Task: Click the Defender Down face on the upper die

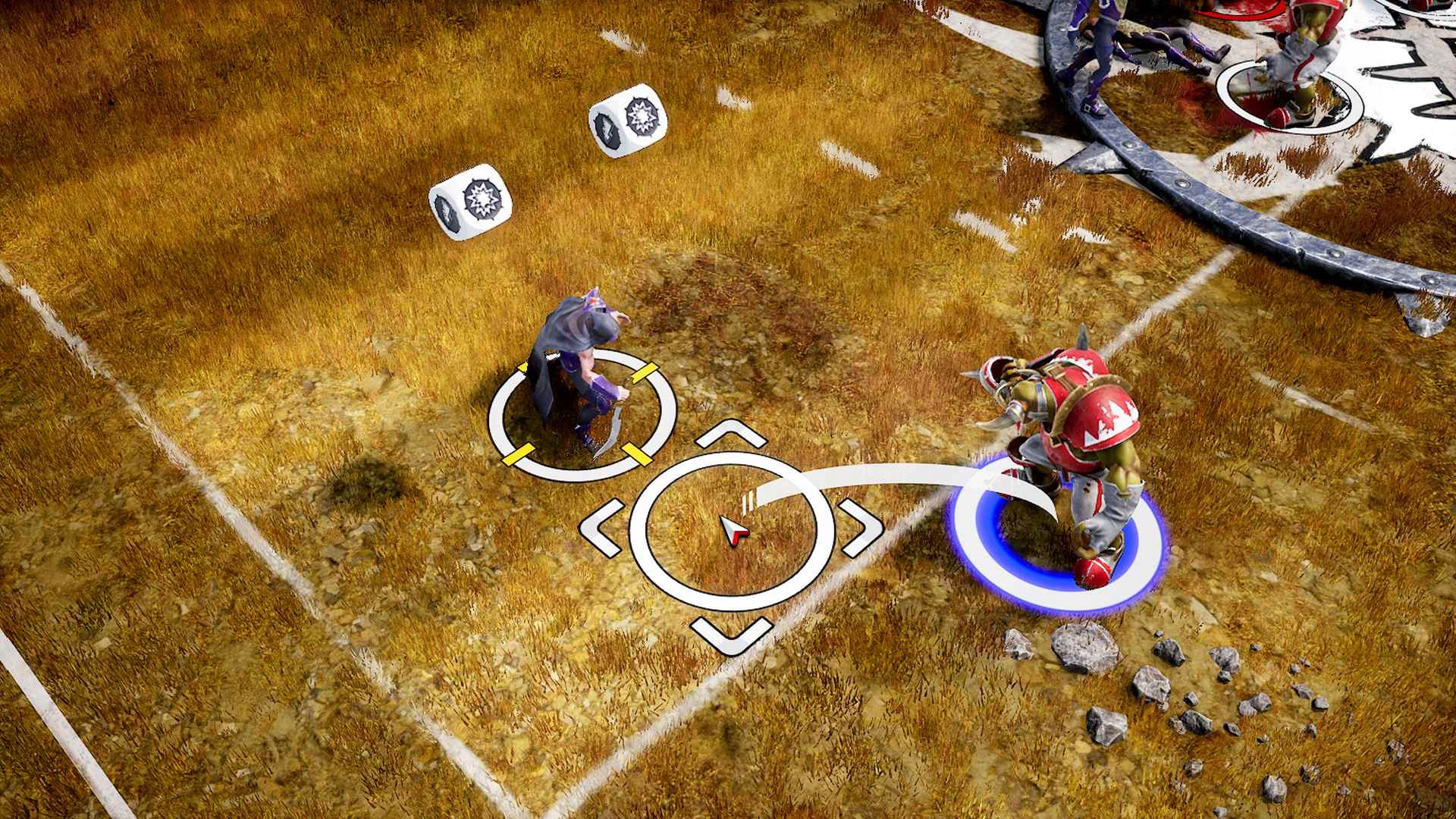Action: 607,129
